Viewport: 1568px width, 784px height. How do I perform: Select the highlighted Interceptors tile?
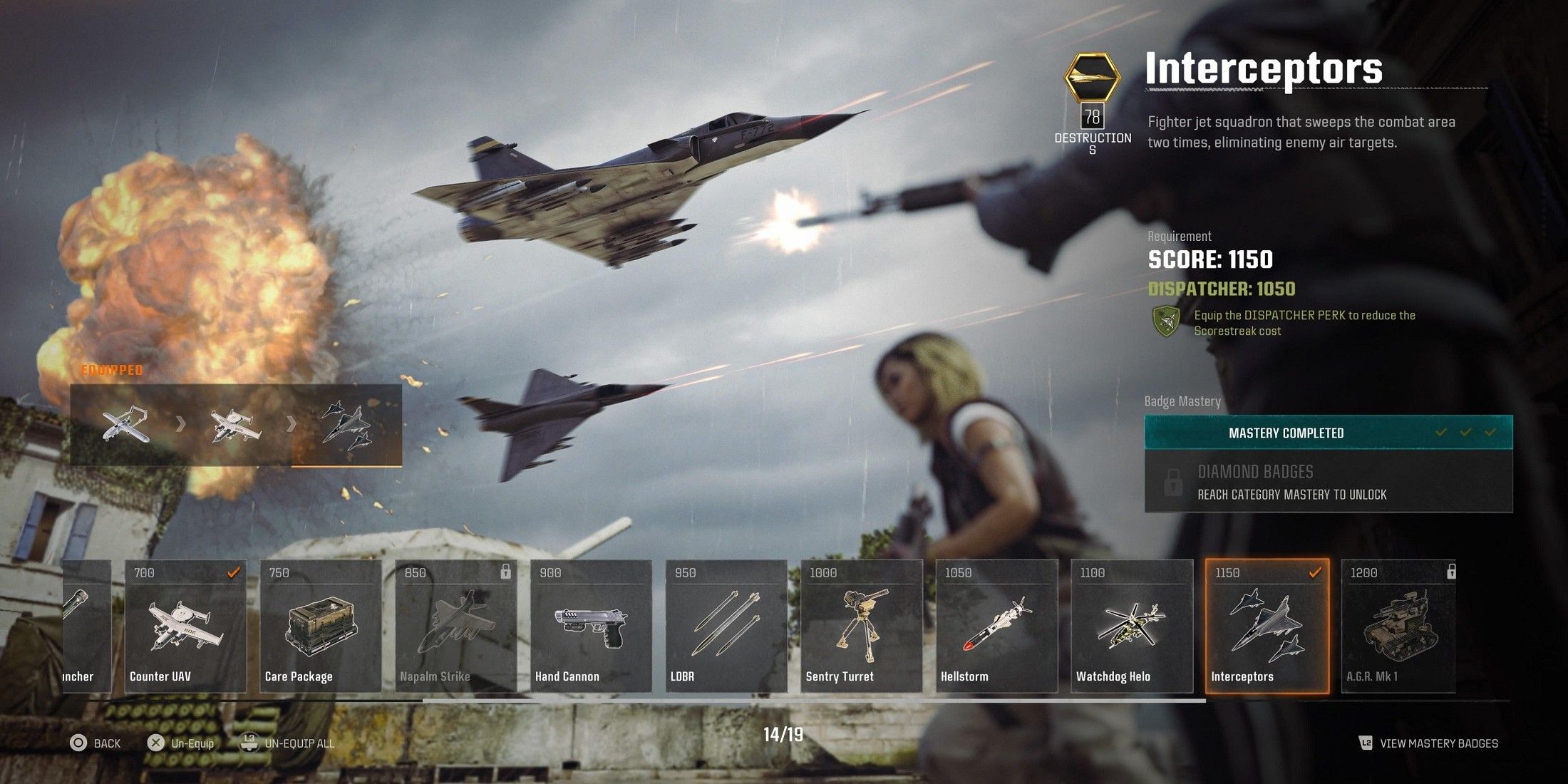pyautogui.click(x=1267, y=626)
